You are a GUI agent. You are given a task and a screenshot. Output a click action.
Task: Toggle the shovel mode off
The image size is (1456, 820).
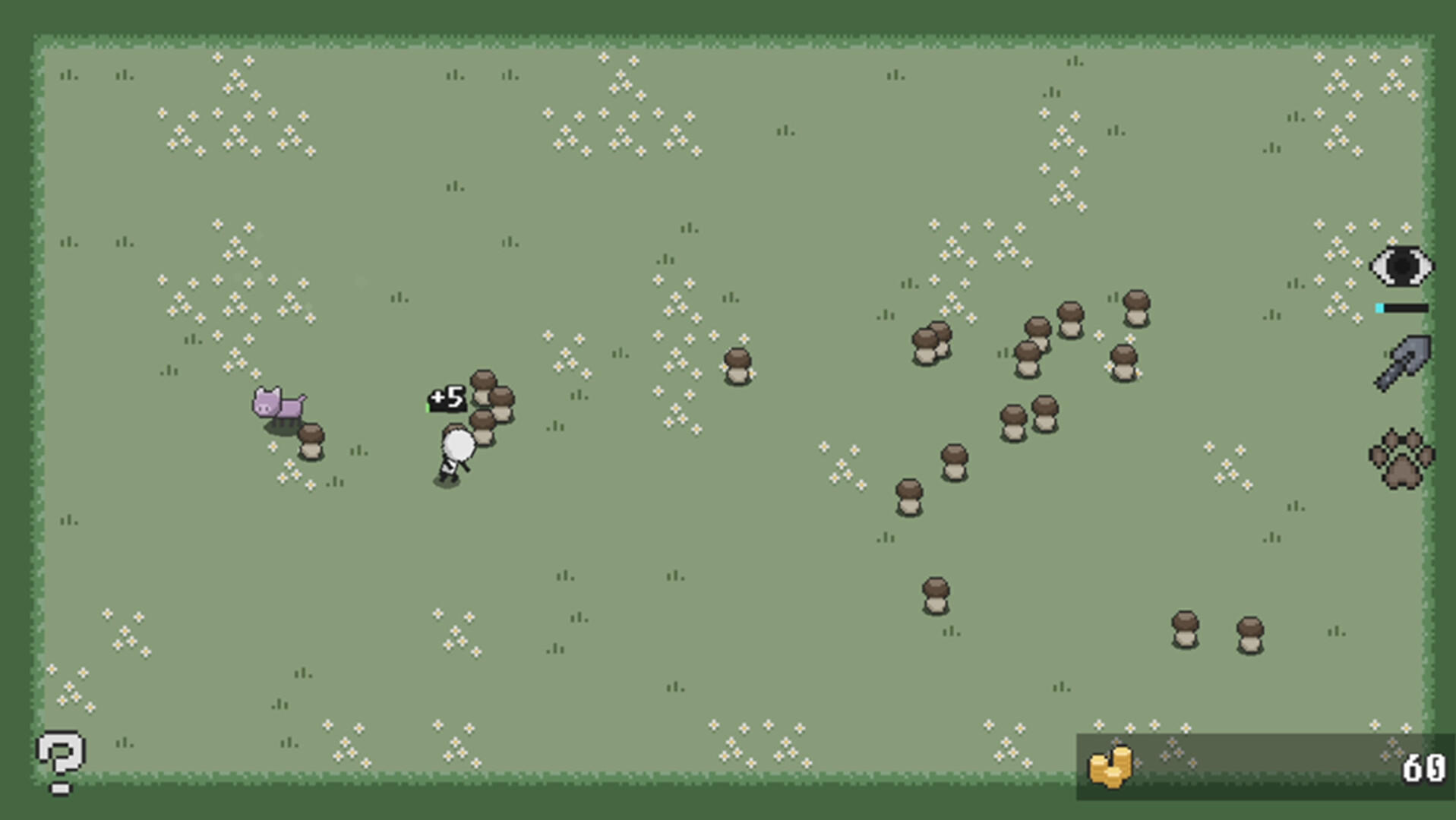(1402, 364)
